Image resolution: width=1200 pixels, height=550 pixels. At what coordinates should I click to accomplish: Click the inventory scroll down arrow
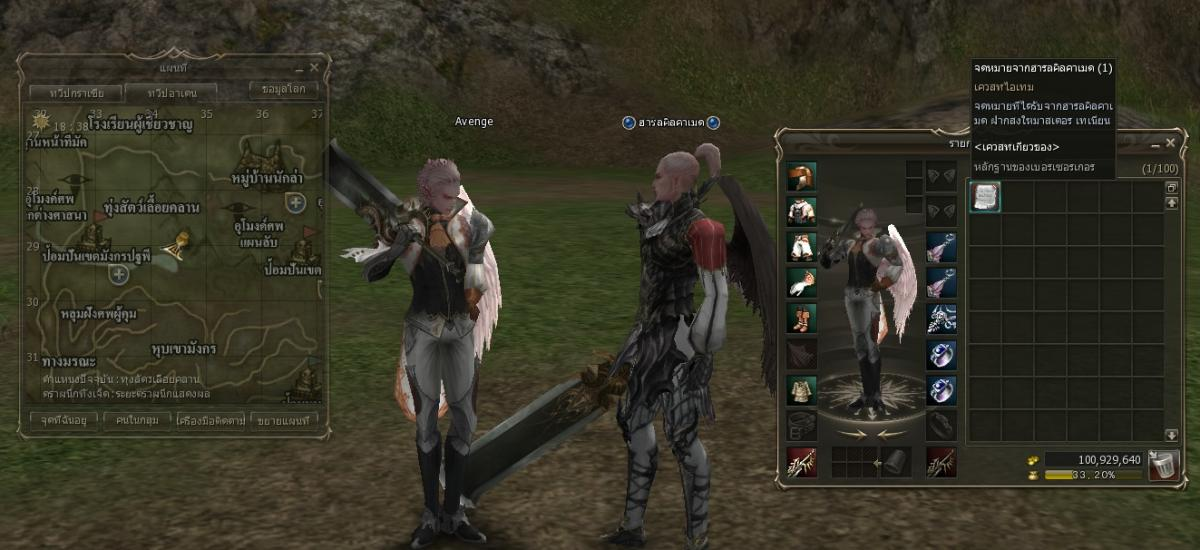1172,435
